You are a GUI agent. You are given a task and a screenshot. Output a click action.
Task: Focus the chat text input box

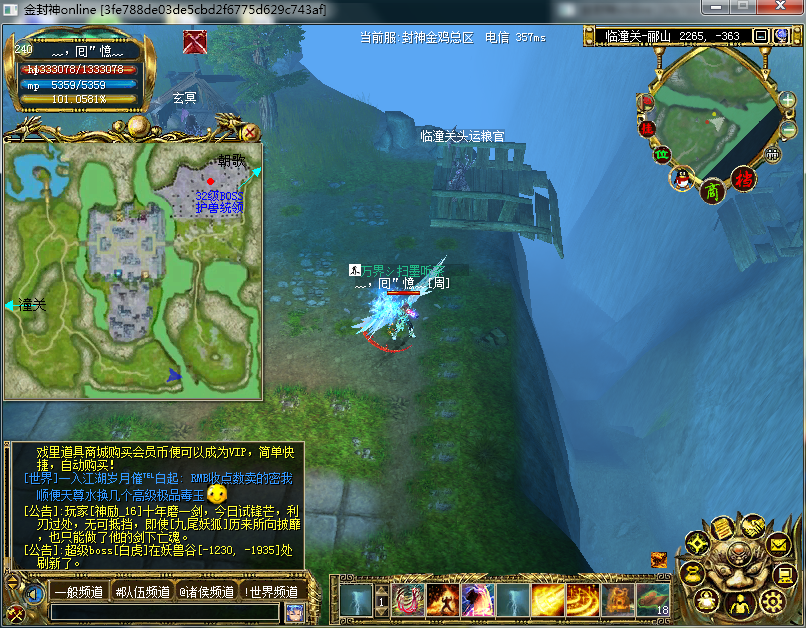coord(165,612)
